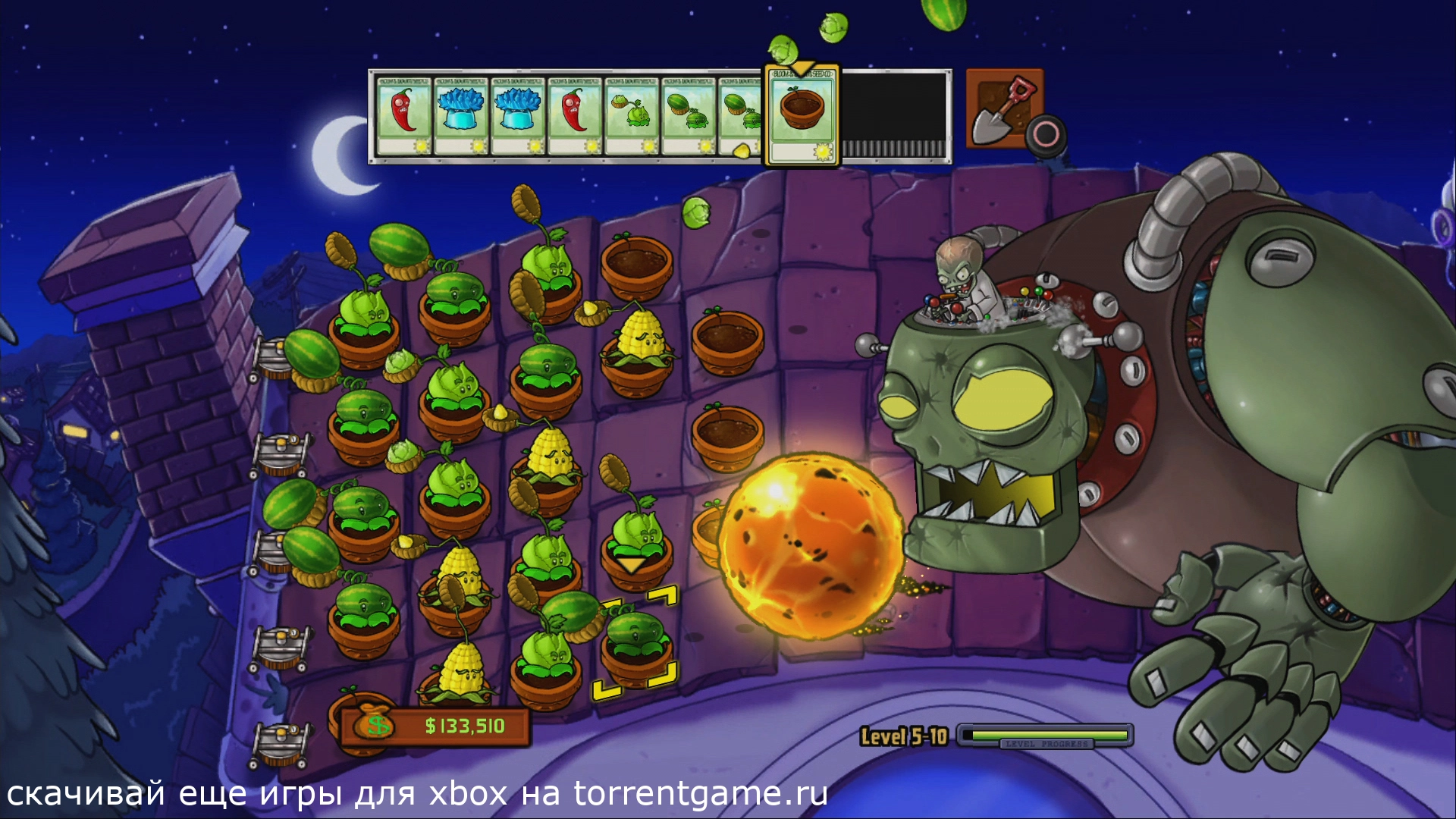Select the Flower Pot seed card
Viewport: 1456px width, 819px height.
802,115
